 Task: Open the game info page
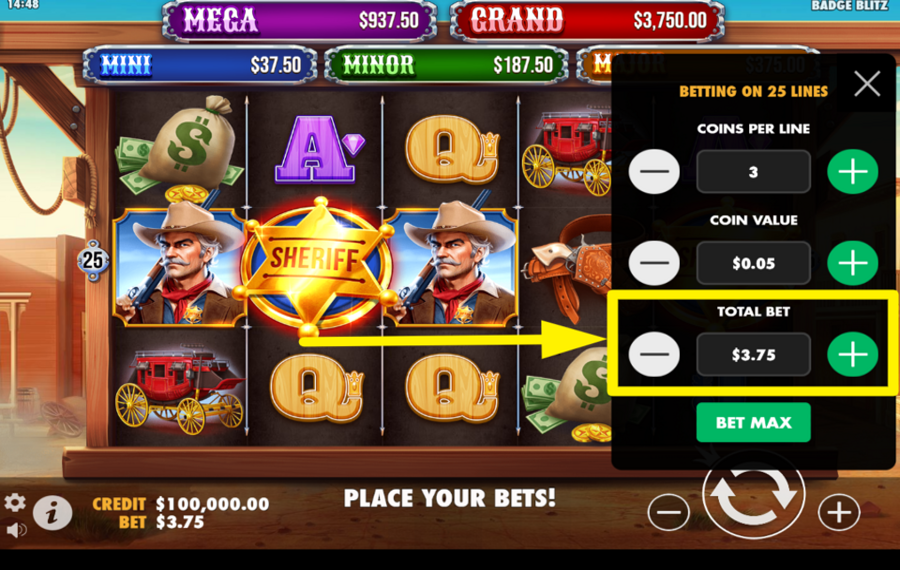pos(52,513)
